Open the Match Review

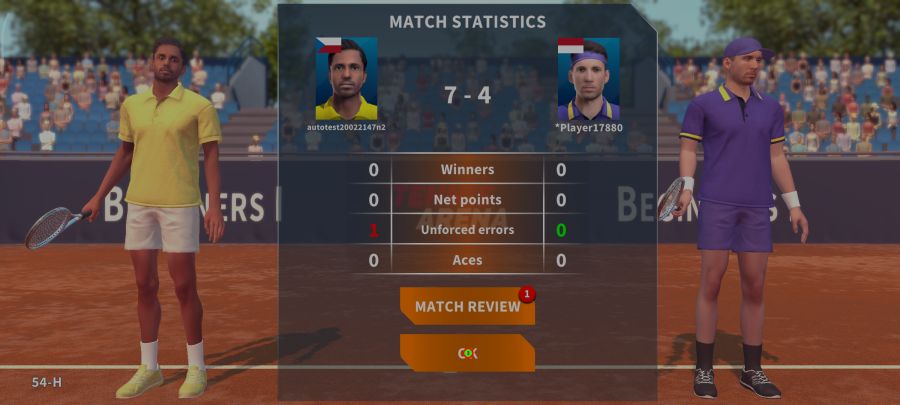click(x=467, y=306)
